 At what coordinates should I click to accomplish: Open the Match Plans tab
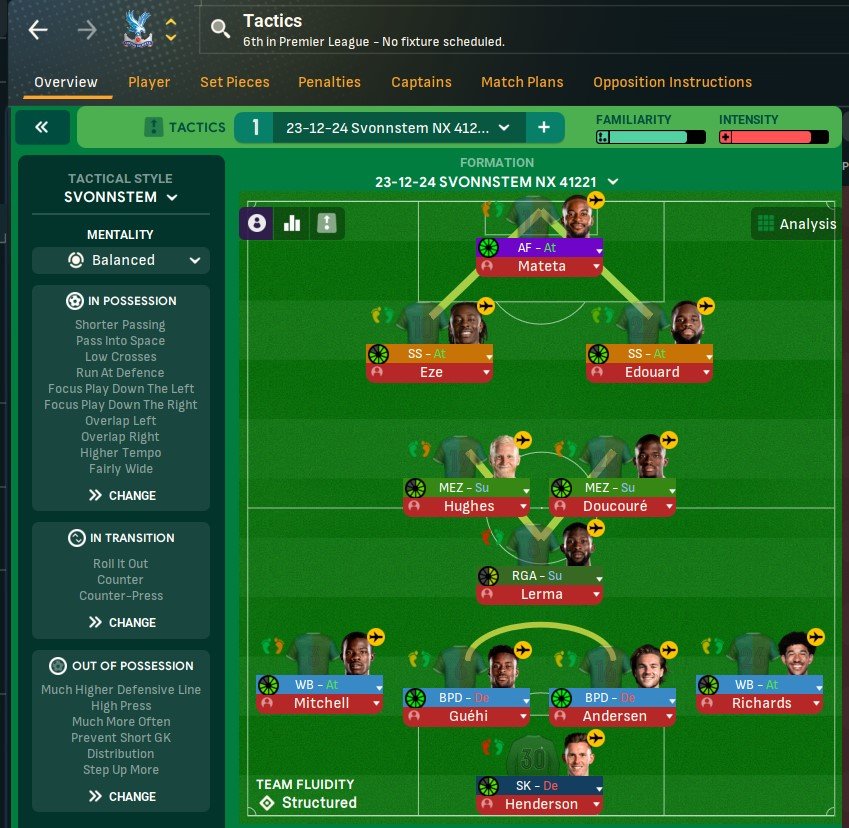pyautogui.click(x=522, y=82)
